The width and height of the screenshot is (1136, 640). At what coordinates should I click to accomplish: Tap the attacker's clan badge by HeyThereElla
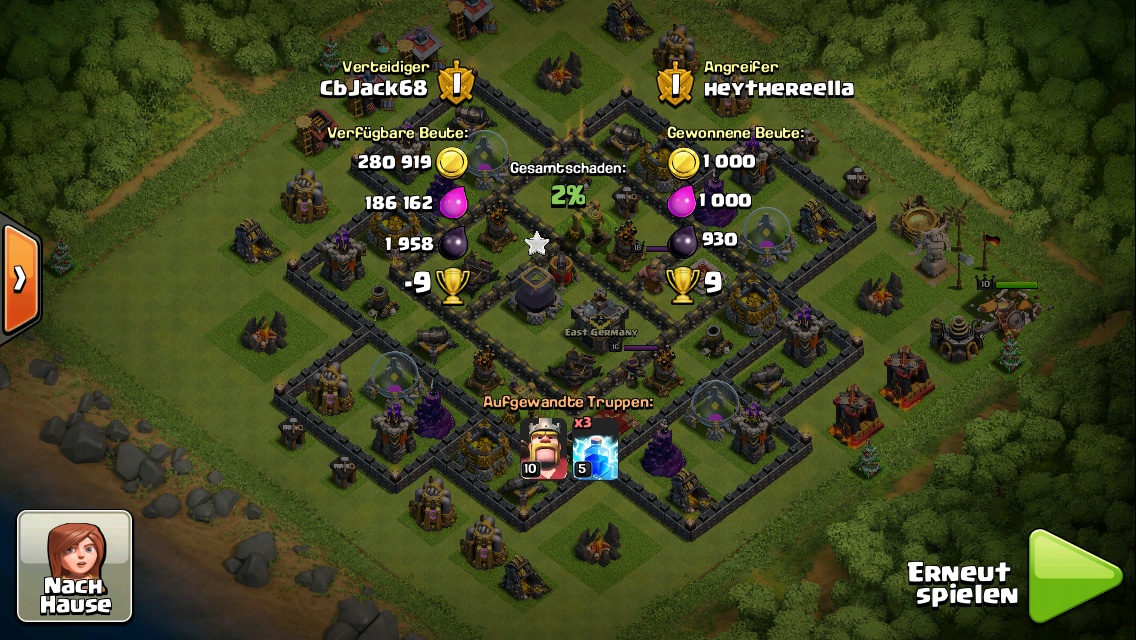click(675, 83)
